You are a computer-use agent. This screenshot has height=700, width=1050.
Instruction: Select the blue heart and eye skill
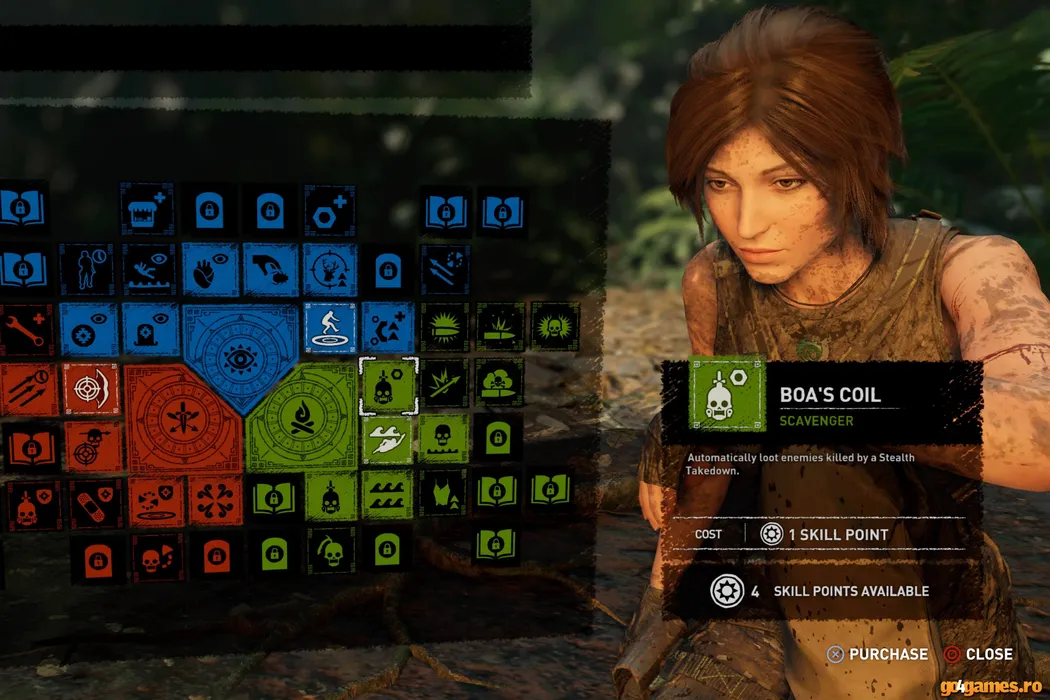[x=210, y=269]
